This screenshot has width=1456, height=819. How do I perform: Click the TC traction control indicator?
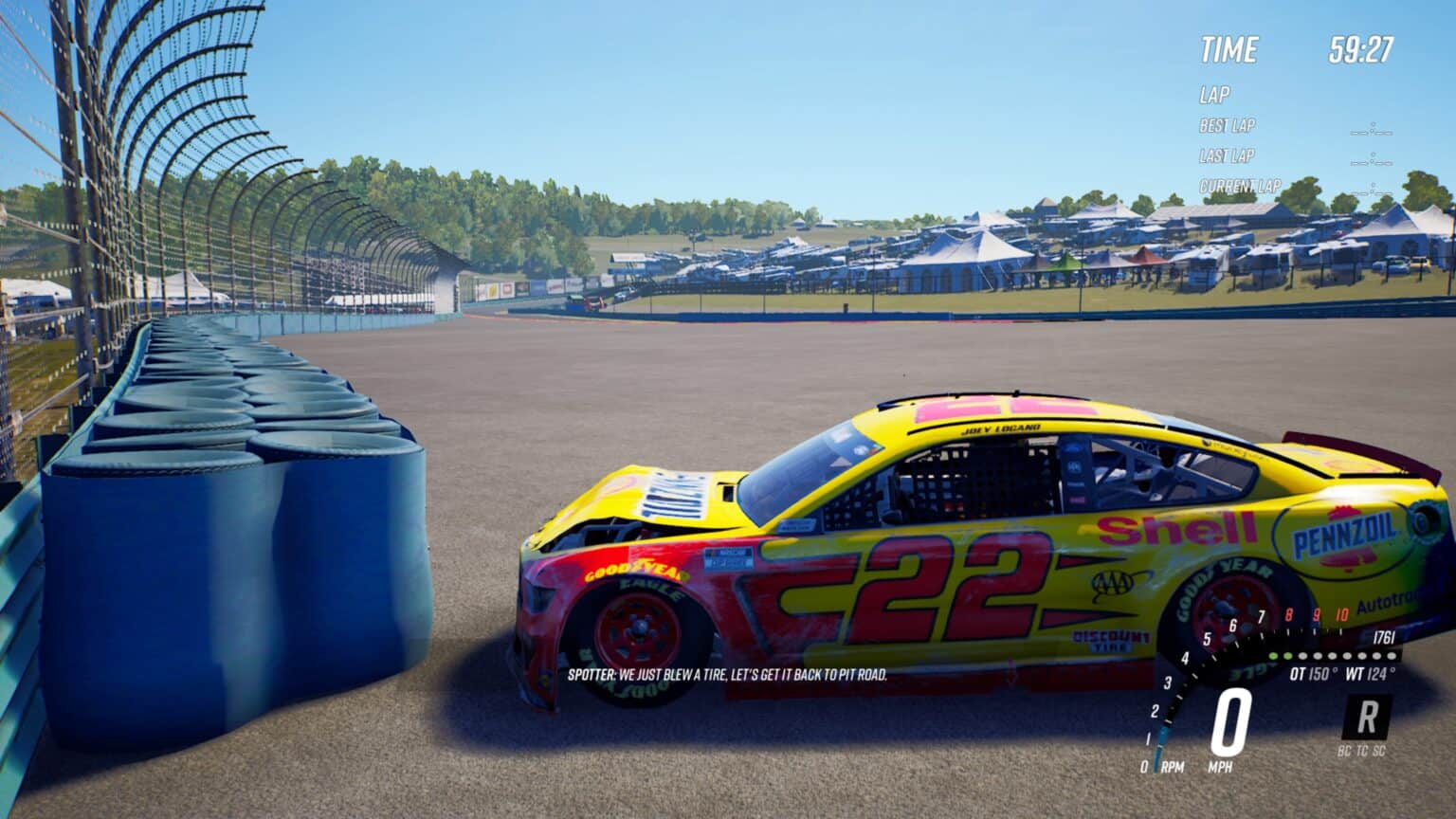(1362, 750)
